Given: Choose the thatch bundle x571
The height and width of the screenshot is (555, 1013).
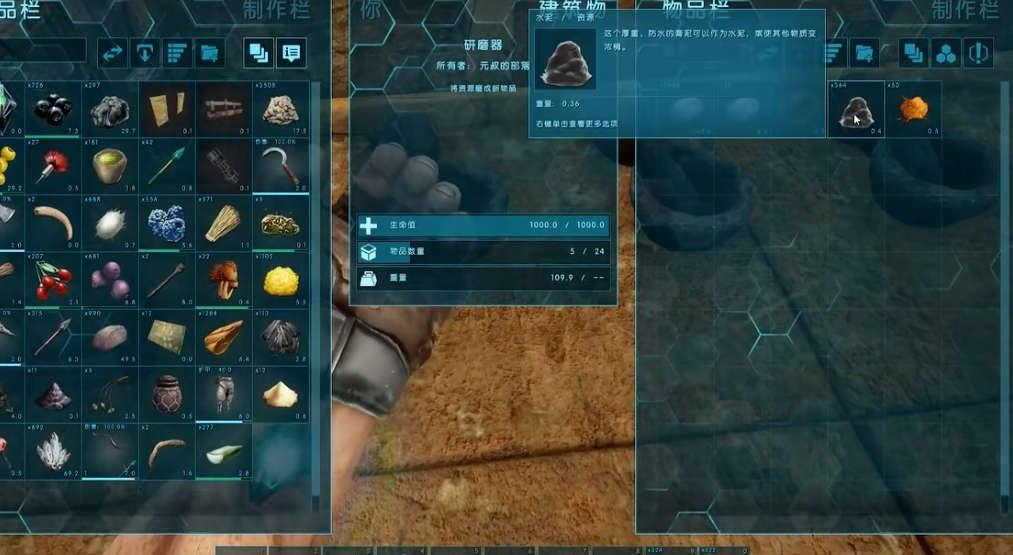Looking at the screenshot, I should pos(223,224).
